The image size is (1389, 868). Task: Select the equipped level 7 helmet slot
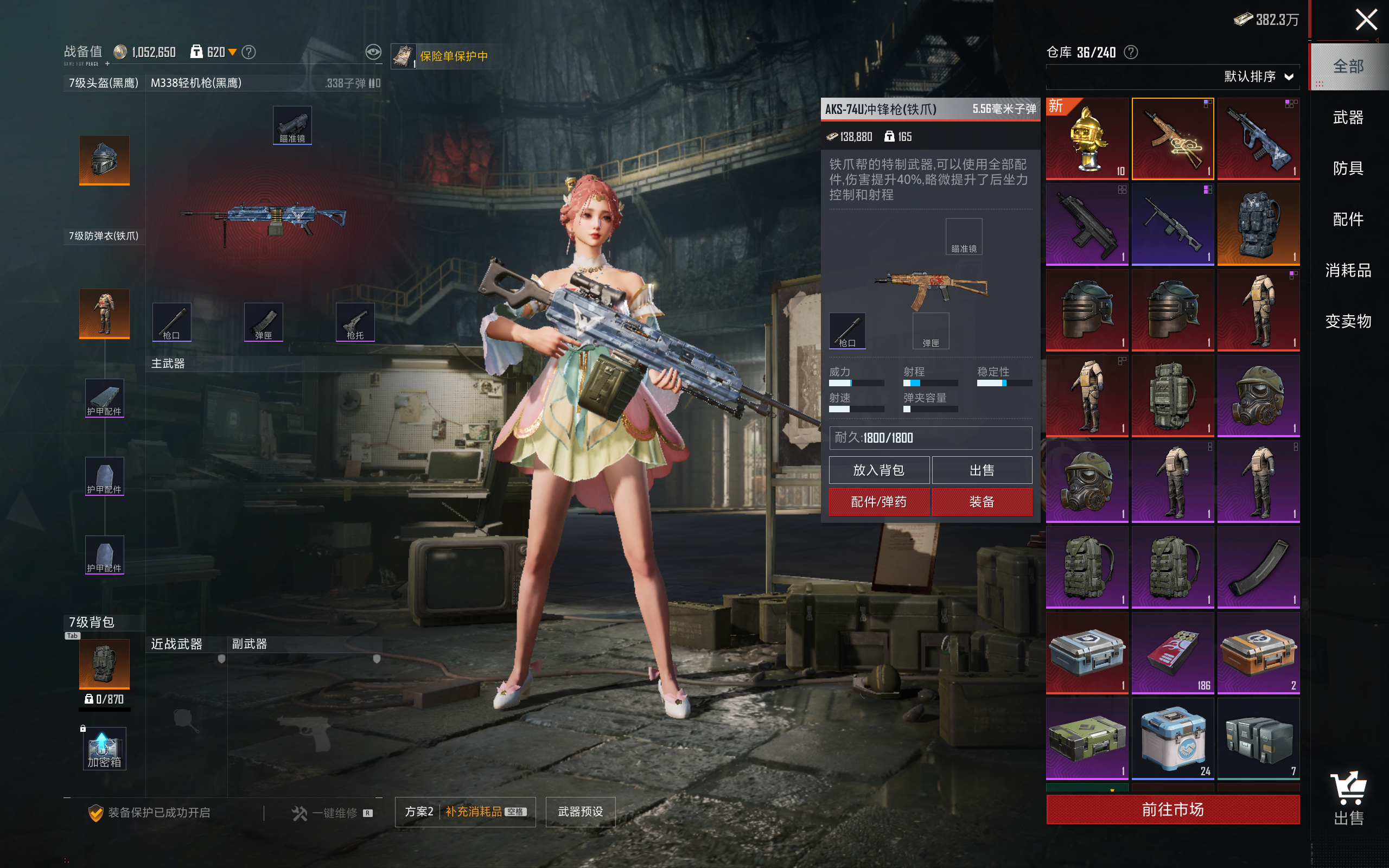click(x=104, y=160)
